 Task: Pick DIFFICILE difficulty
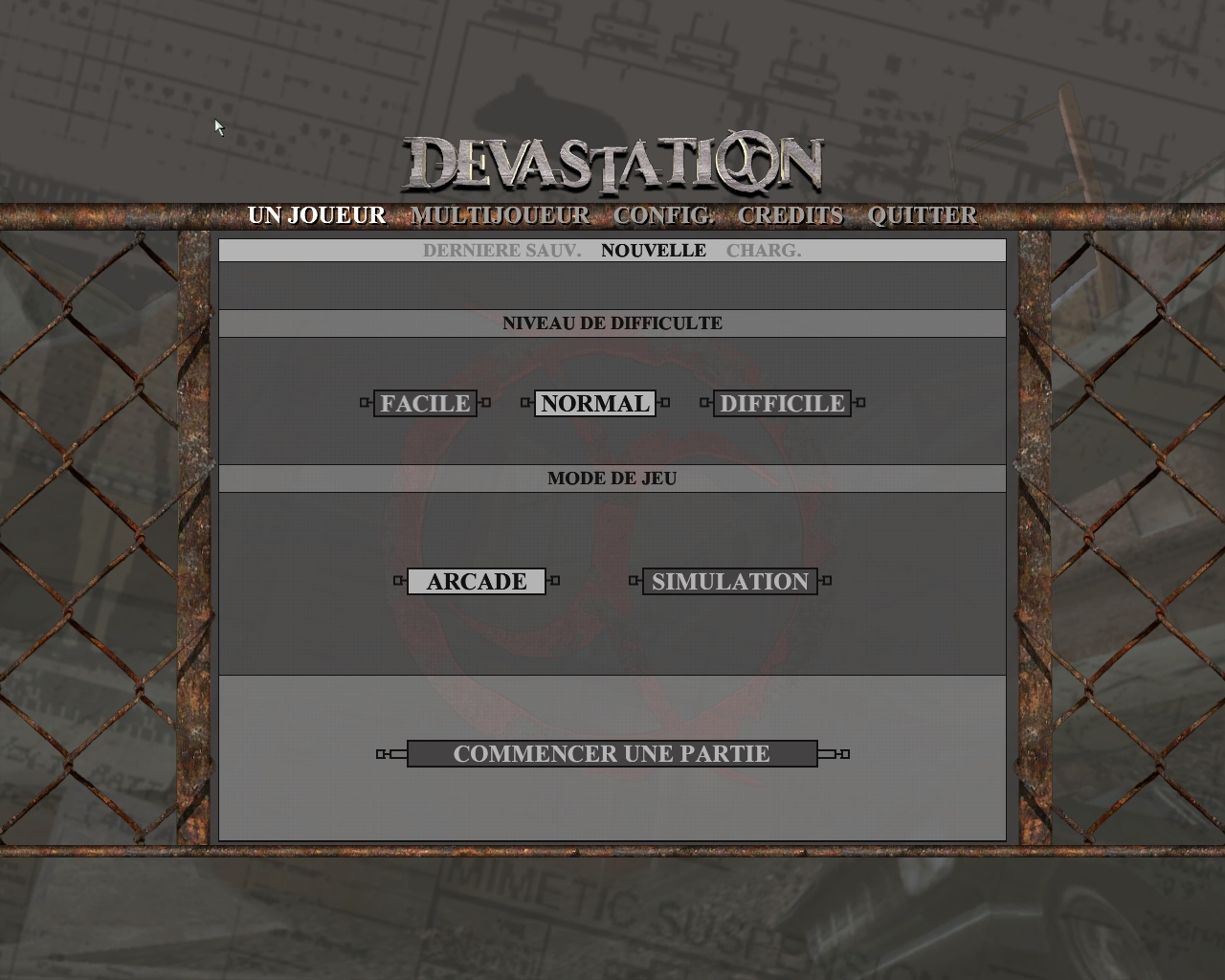(x=782, y=403)
